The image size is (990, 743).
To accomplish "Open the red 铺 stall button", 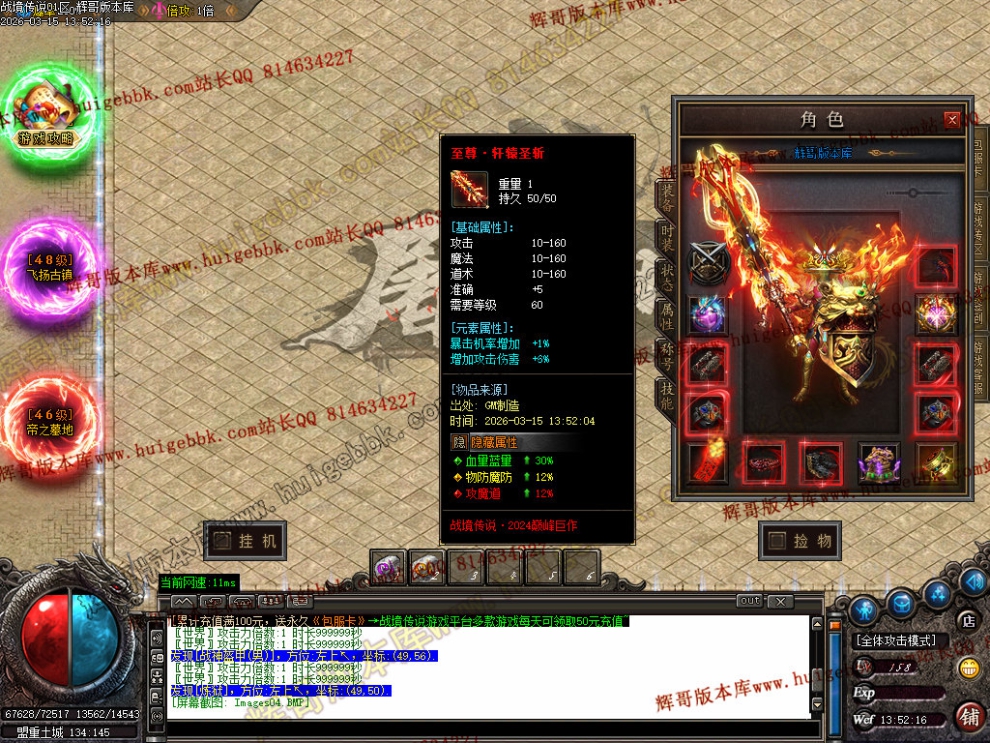I will click(968, 716).
